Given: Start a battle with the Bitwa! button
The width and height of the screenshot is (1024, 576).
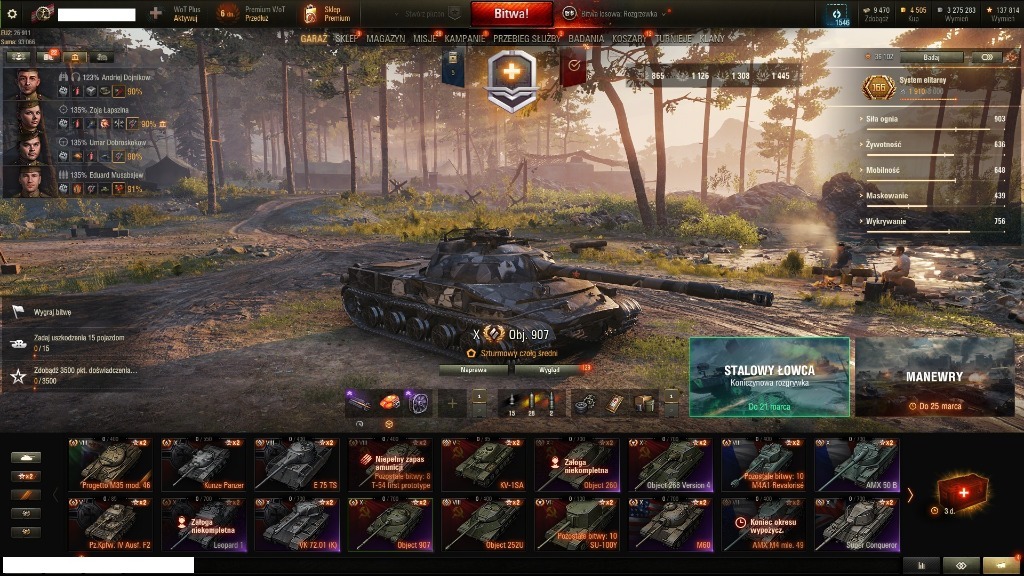Looking at the screenshot, I should (511, 14).
